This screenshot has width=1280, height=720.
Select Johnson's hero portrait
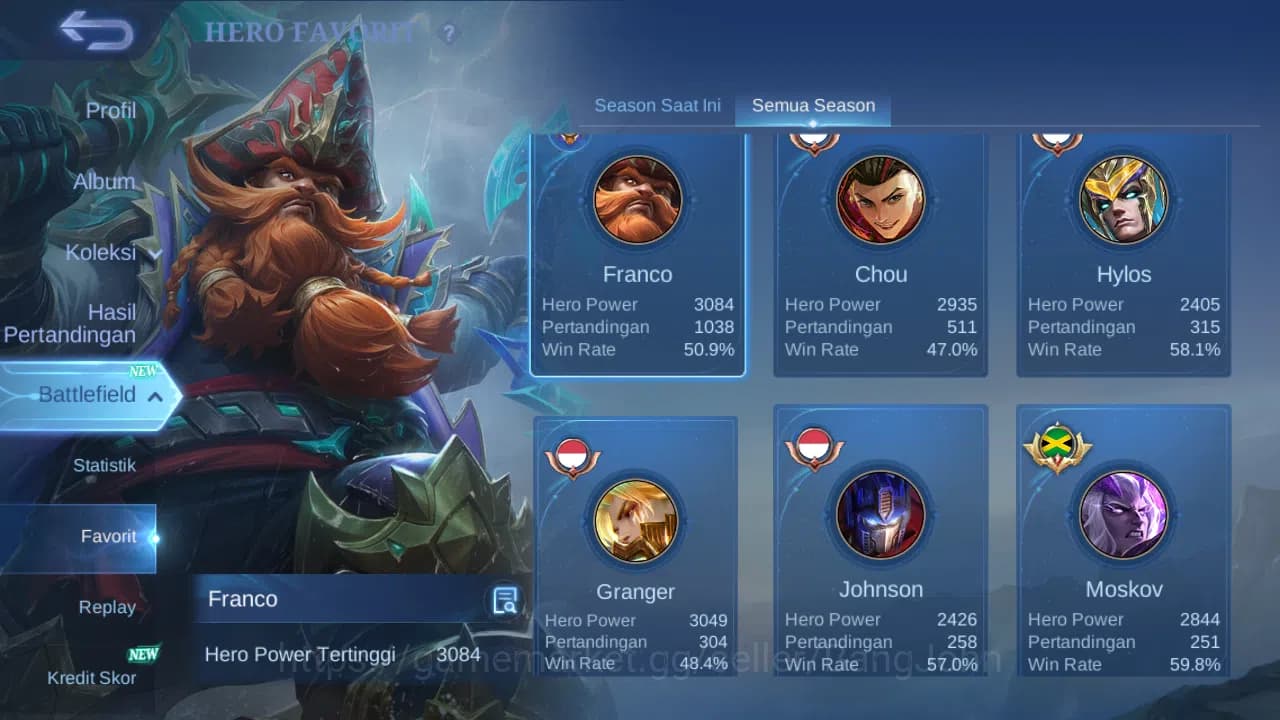[880, 515]
